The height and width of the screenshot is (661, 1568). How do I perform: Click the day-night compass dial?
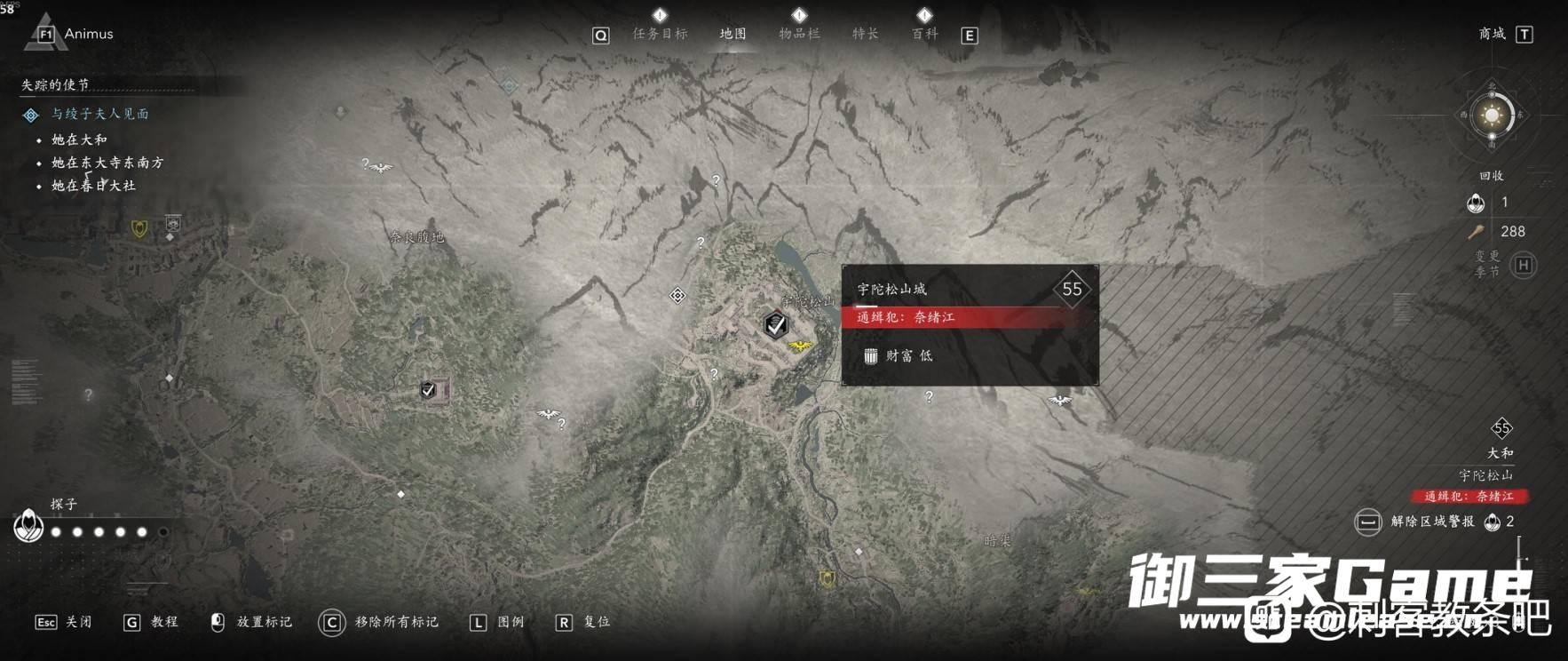pos(1492,115)
